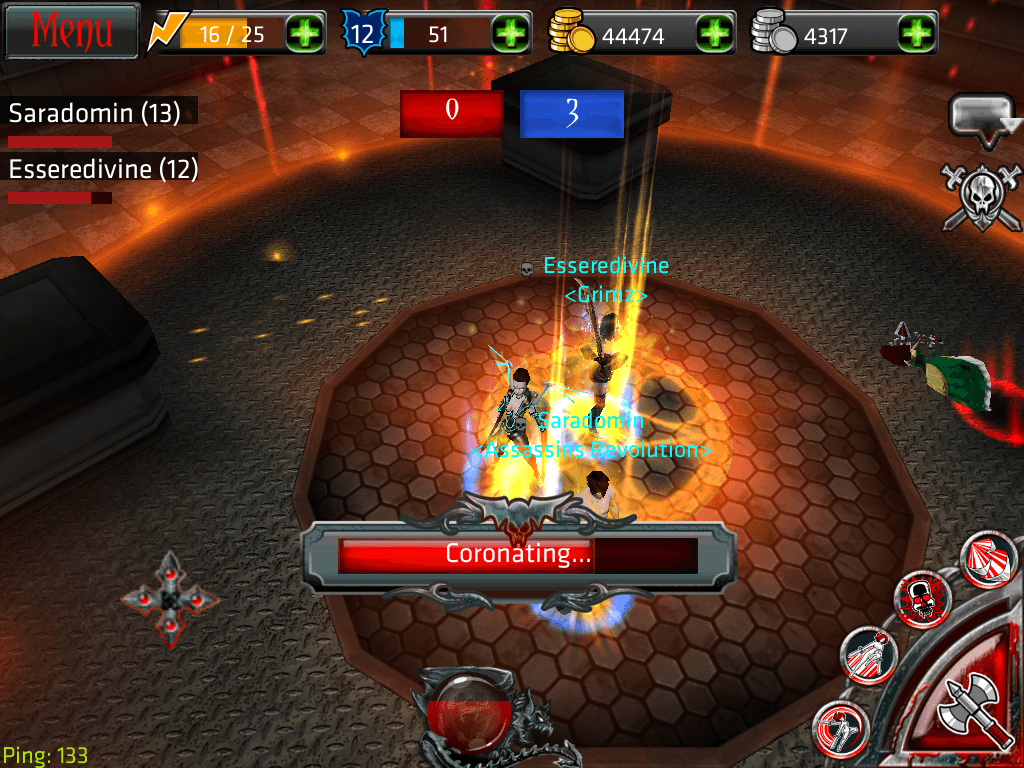Buy more gold coins with the plus
This screenshot has width=1024, height=768.
[x=715, y=35]
